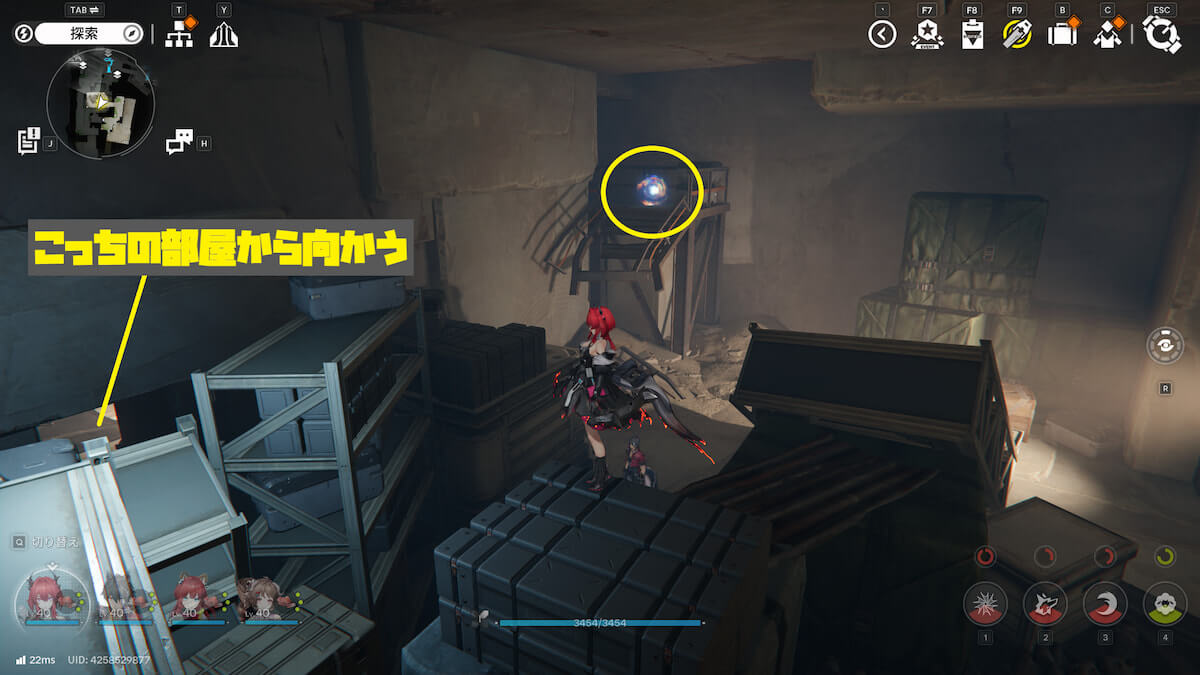Open the chat bubbles icon
The image size is (1200, 675).
click(x=179, y=142)
